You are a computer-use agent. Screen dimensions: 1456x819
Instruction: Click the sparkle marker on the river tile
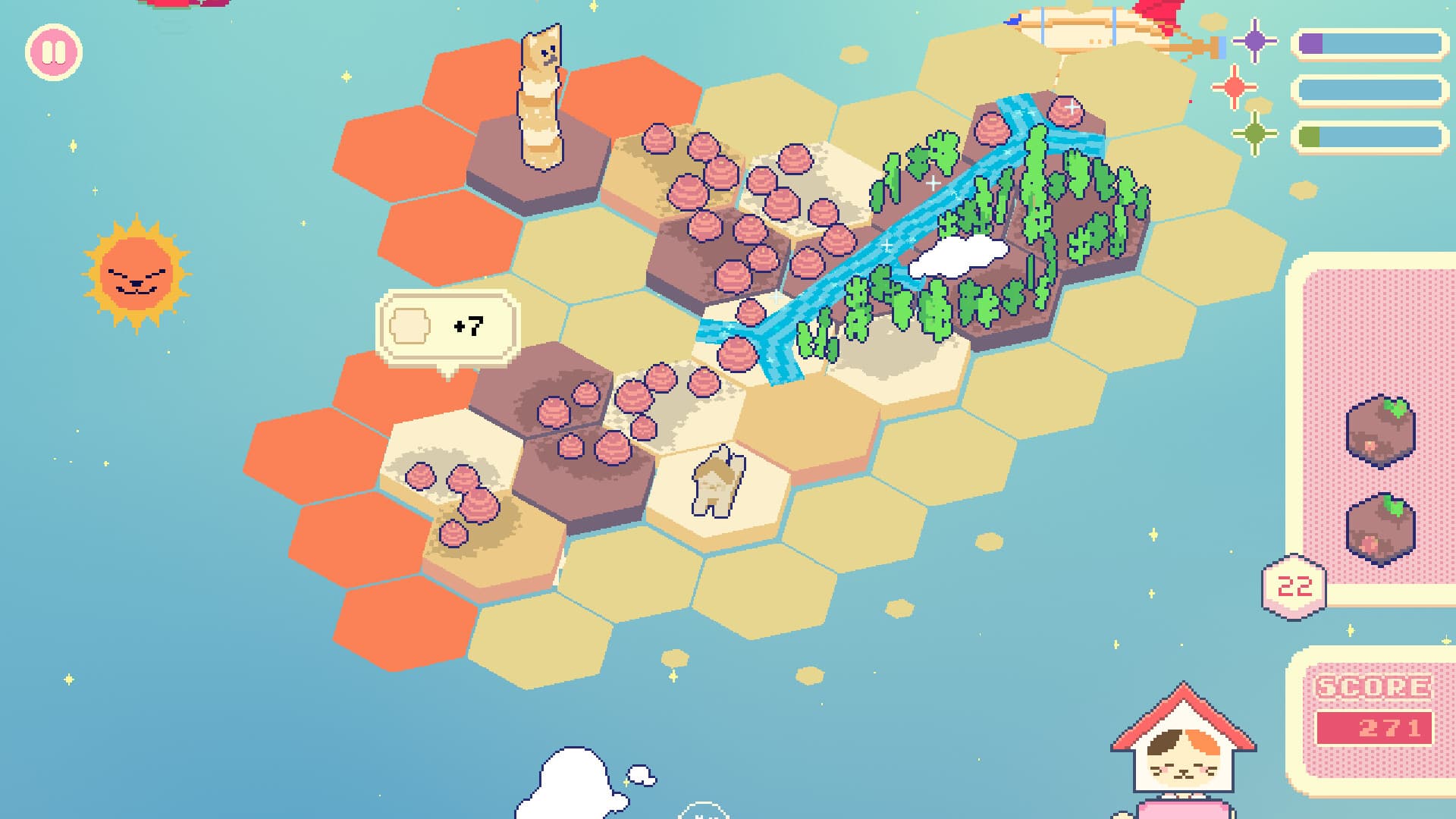886,245
